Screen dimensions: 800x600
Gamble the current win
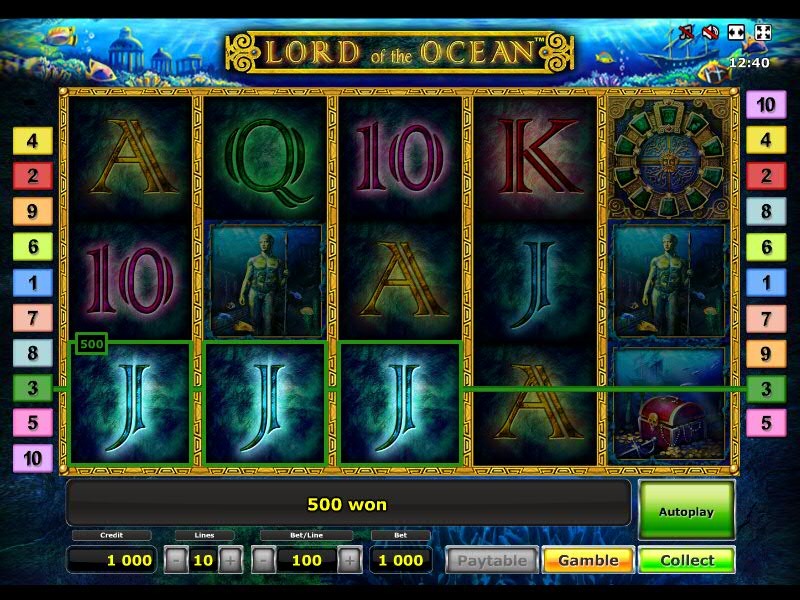(588, 560)
